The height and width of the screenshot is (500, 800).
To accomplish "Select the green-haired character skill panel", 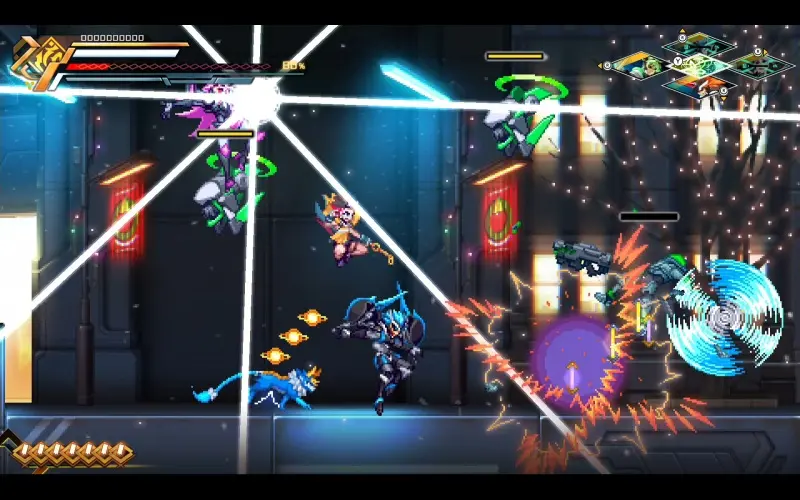I will pos(641,65).
